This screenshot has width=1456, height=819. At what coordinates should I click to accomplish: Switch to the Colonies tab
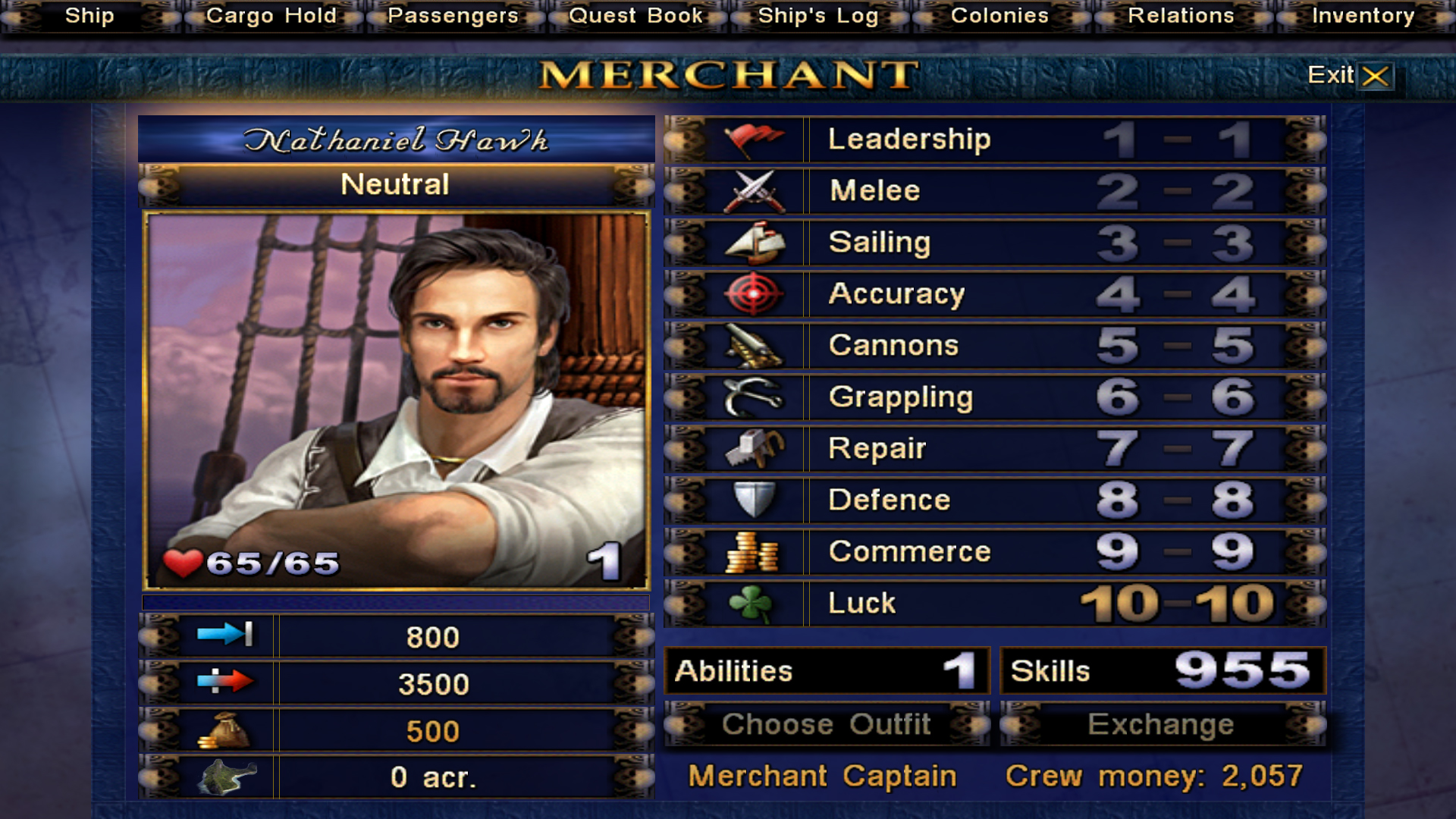(999, 16)
